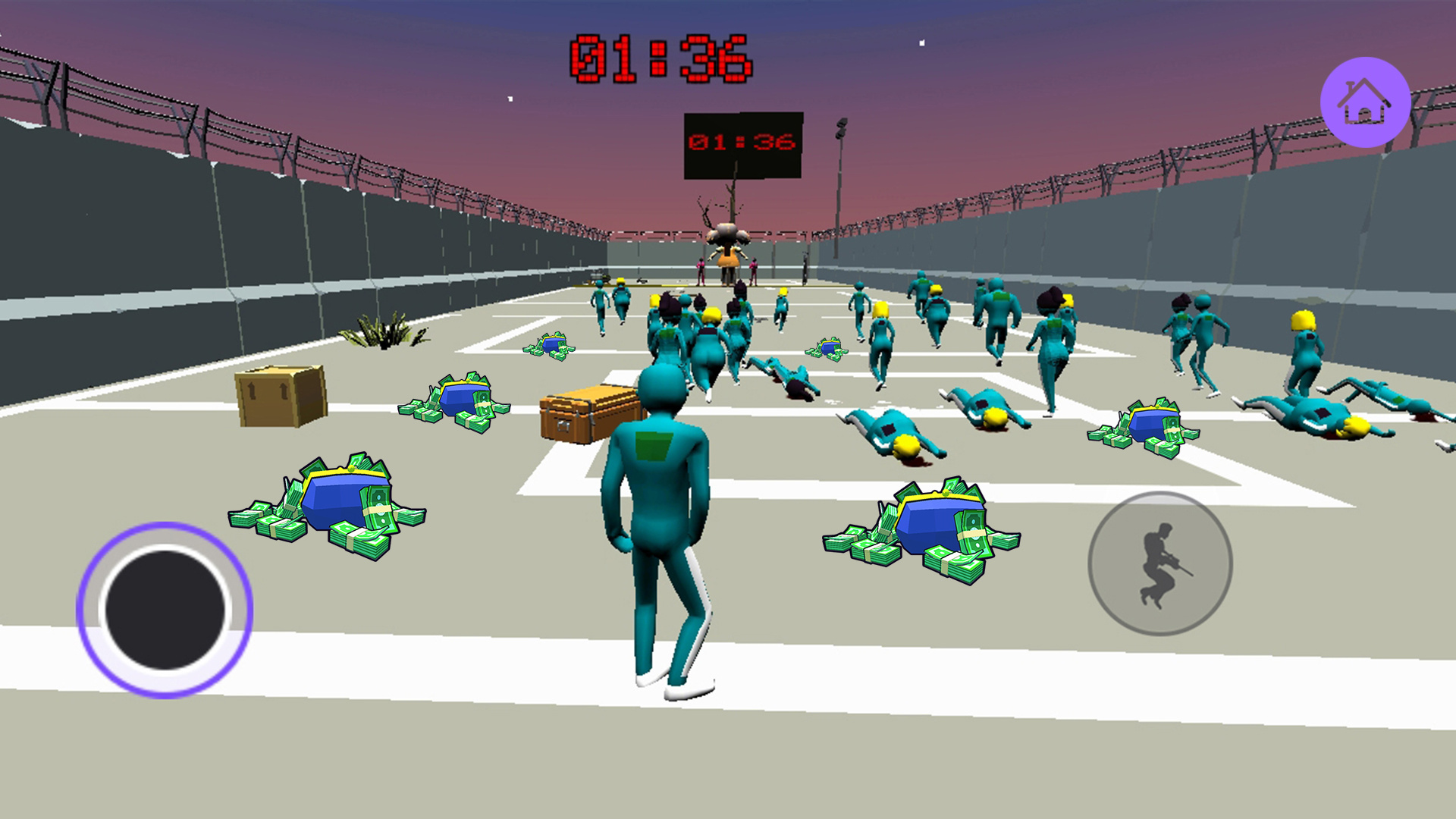
Task: Activate the jump action button
Action: 1159,563
